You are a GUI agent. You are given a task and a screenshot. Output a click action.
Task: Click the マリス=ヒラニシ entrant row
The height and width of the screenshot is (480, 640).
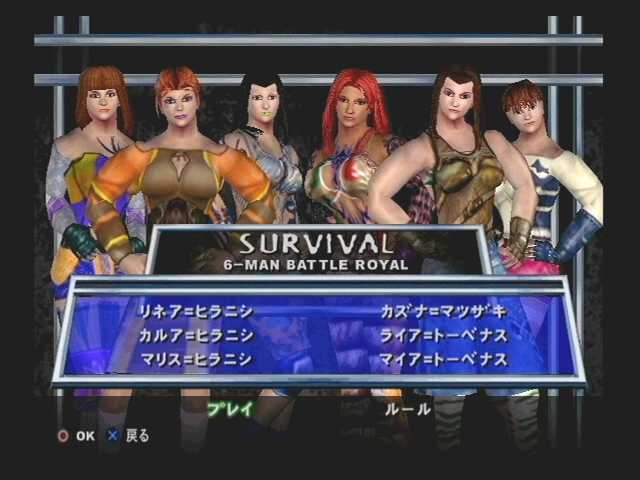pyautogui.click(x=197, y=359)
